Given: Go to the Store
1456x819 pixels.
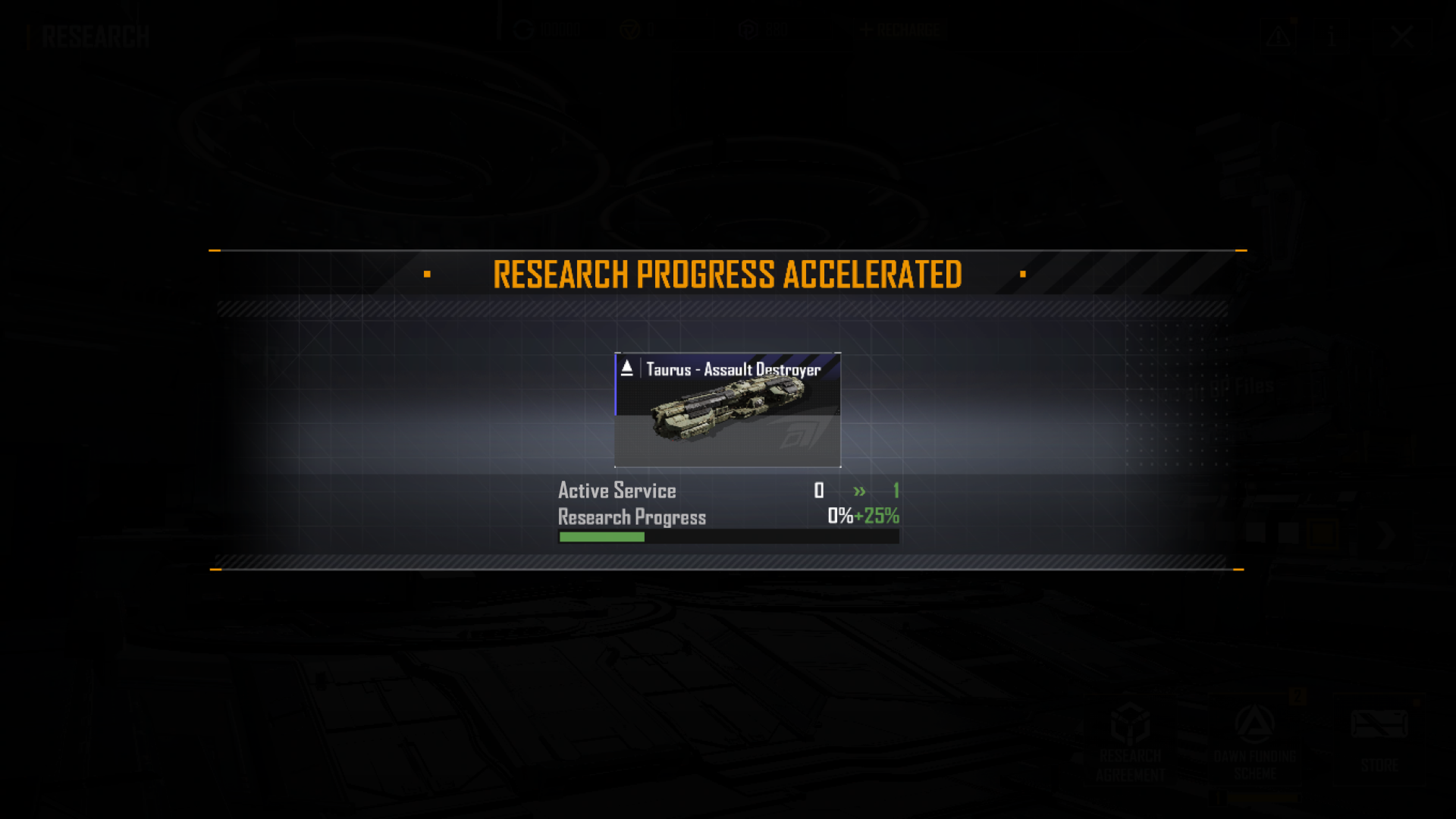Looking at the screenshot, I should 1379,741.
